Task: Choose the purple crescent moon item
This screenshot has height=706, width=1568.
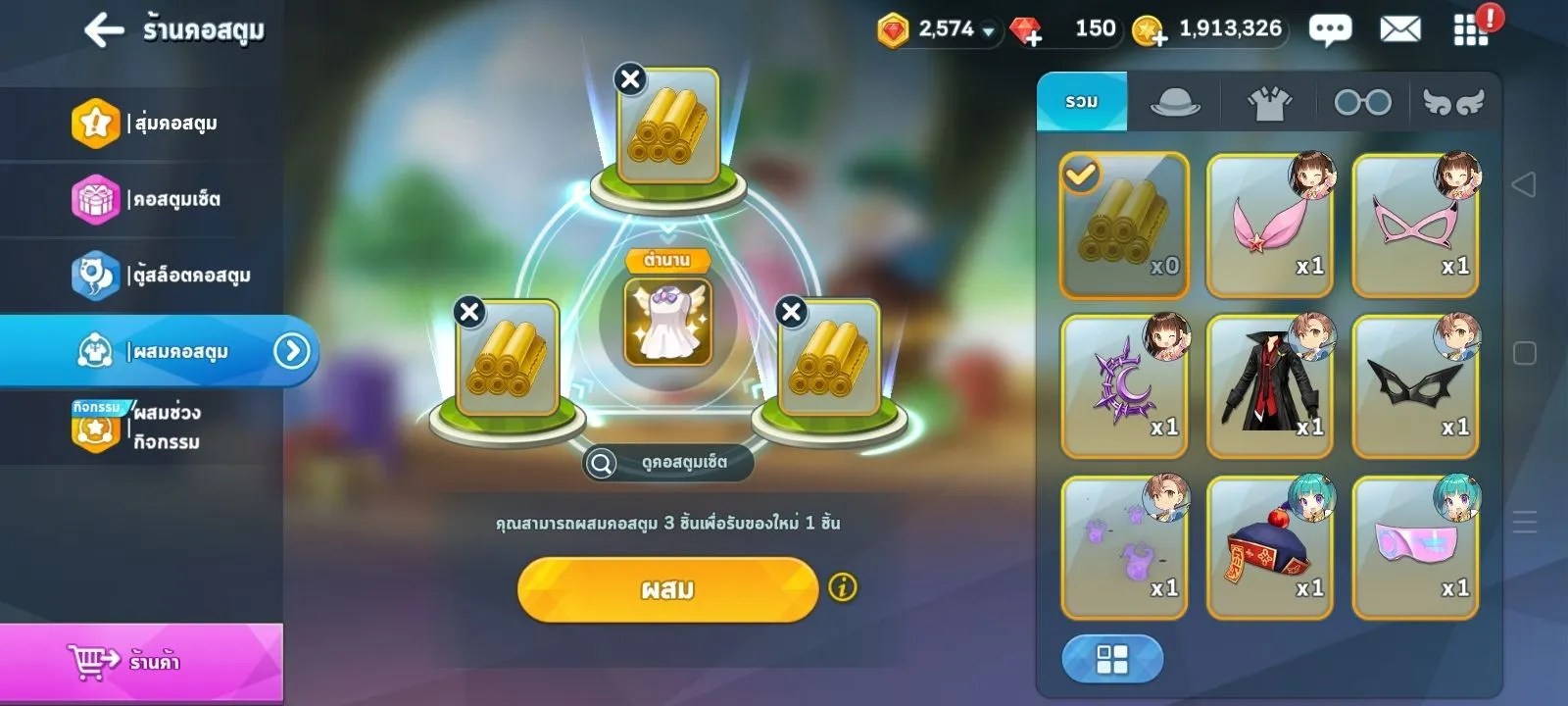Action: 1124,386
